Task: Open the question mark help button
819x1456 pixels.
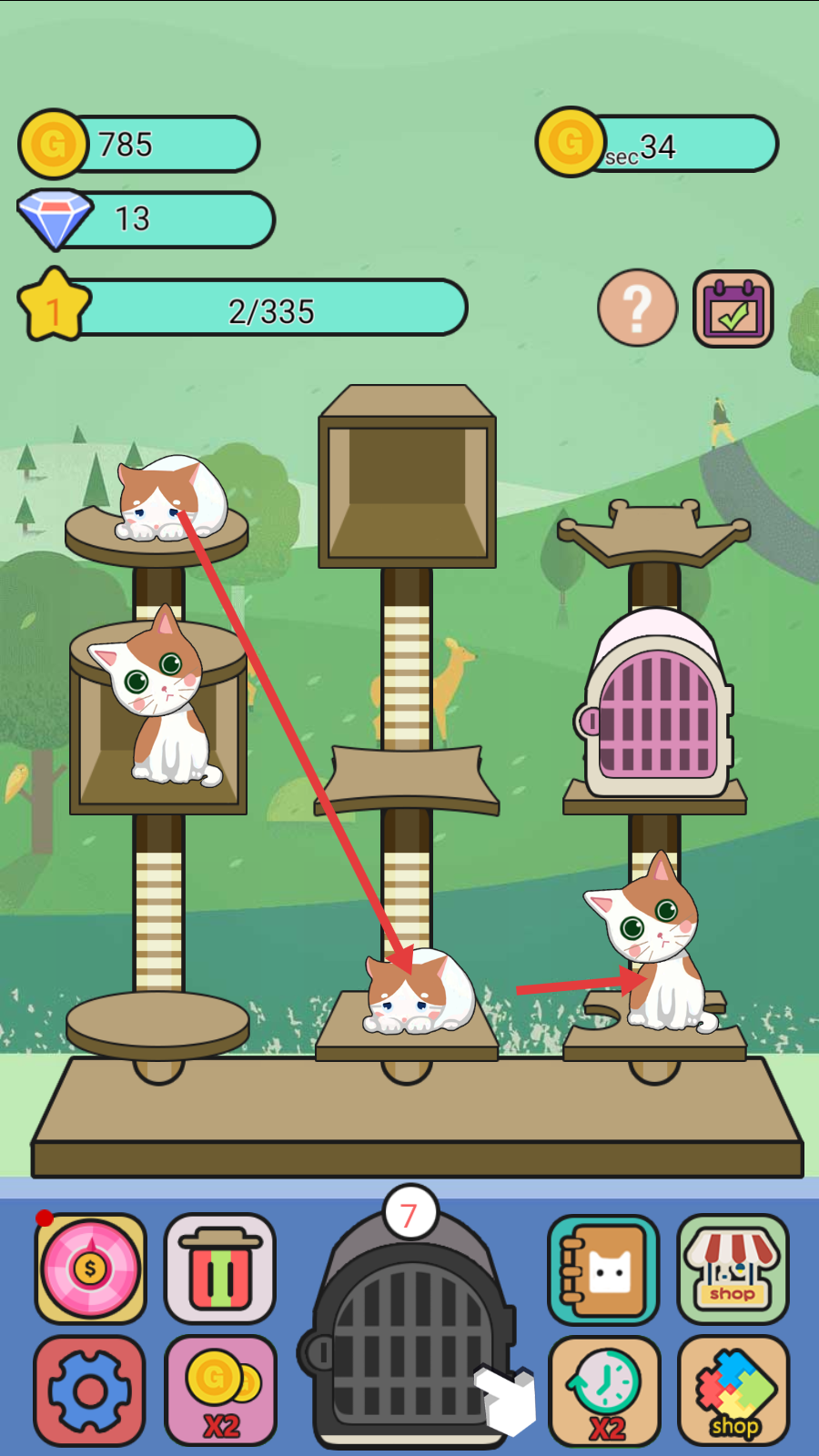Action: coord(637,308)
